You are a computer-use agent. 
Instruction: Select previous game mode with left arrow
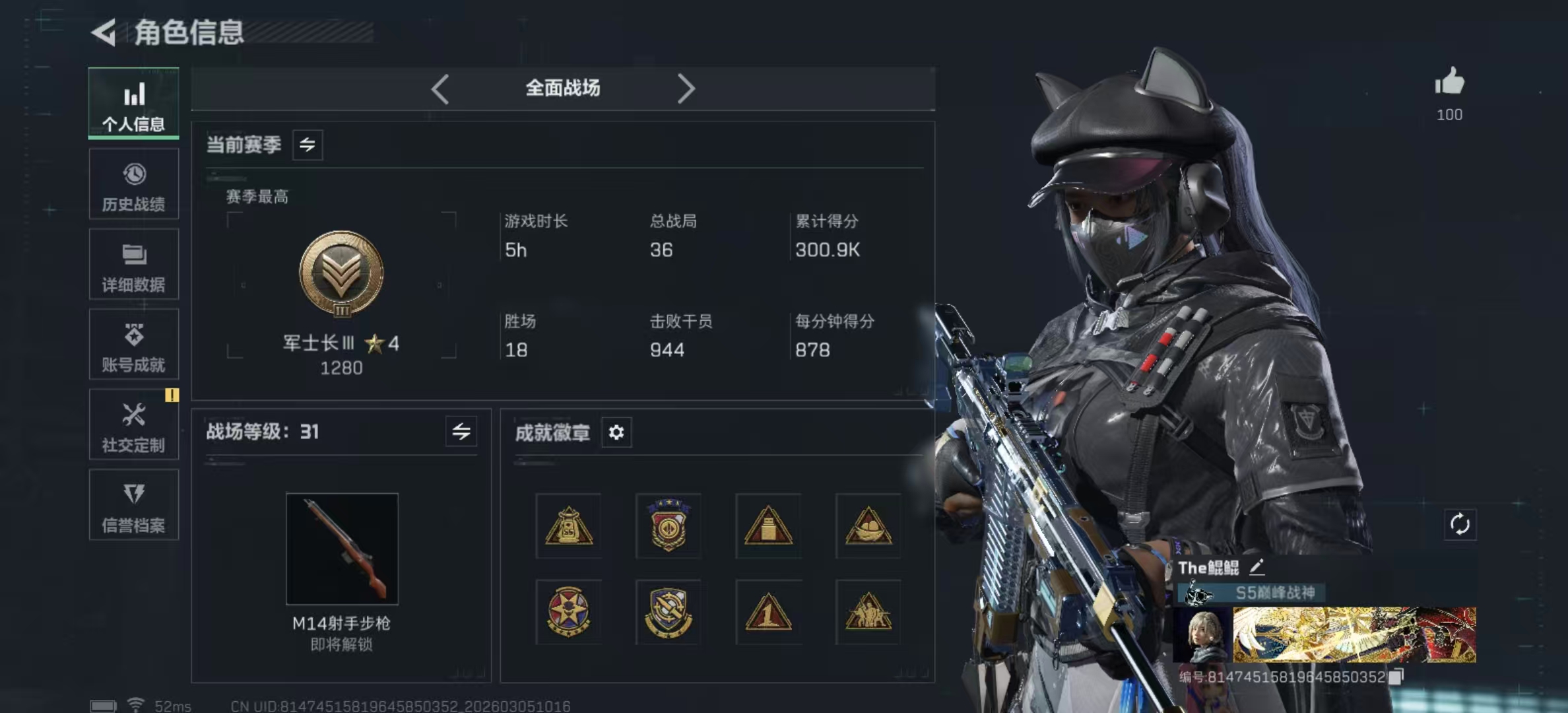[440, 88]
